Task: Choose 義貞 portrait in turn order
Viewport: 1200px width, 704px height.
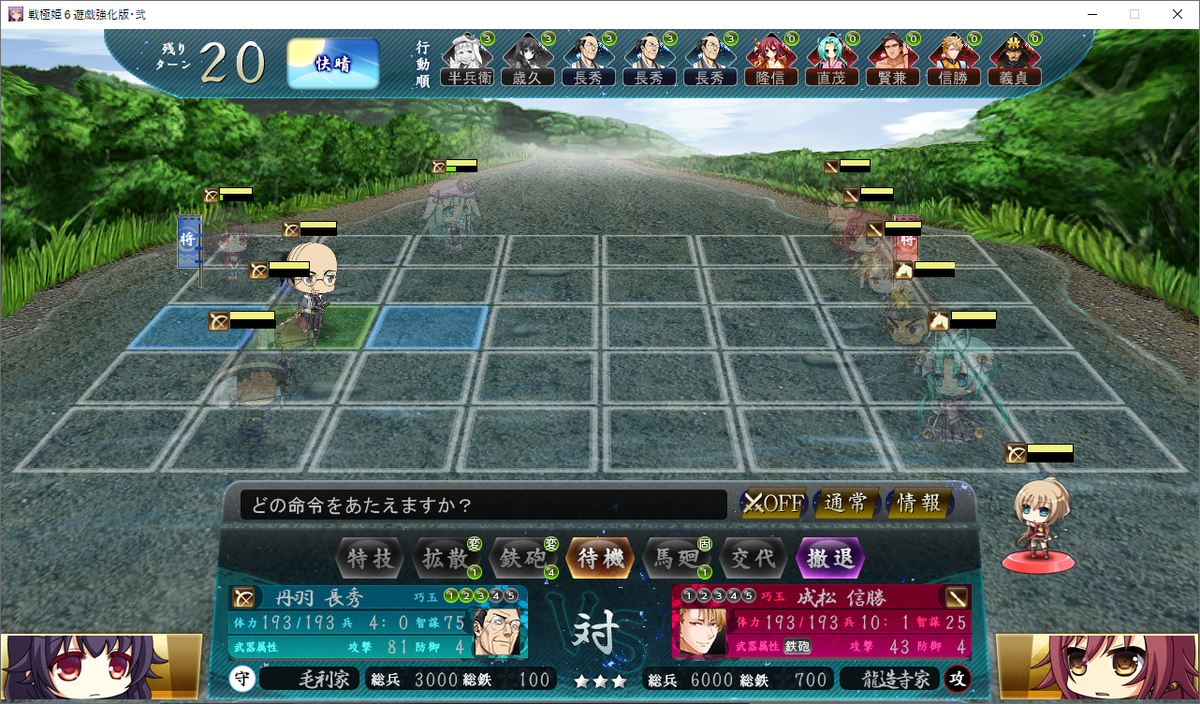Action: tap(1014, 57)
